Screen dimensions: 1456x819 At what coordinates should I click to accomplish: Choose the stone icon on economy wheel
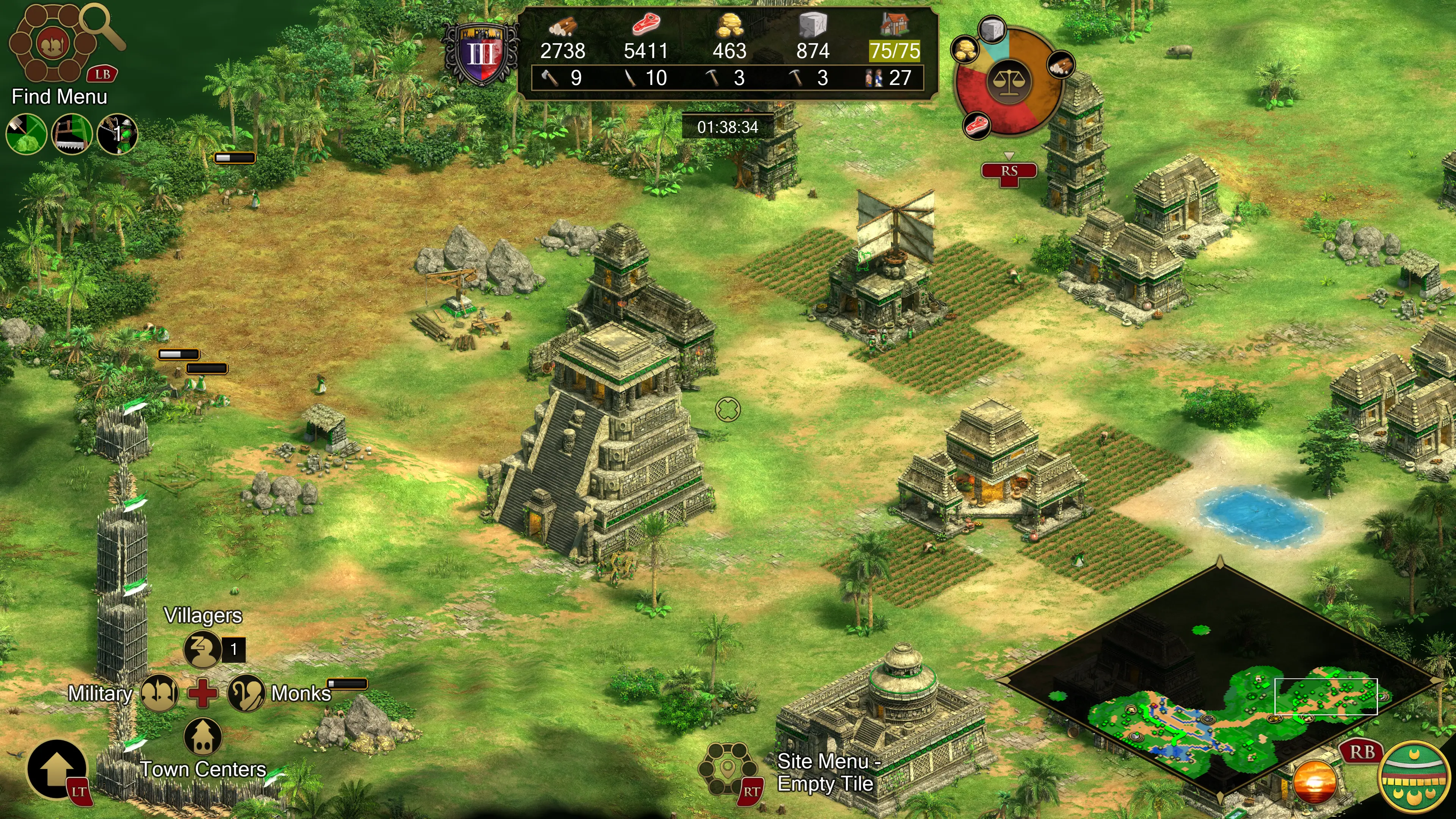tap(992, 29)
